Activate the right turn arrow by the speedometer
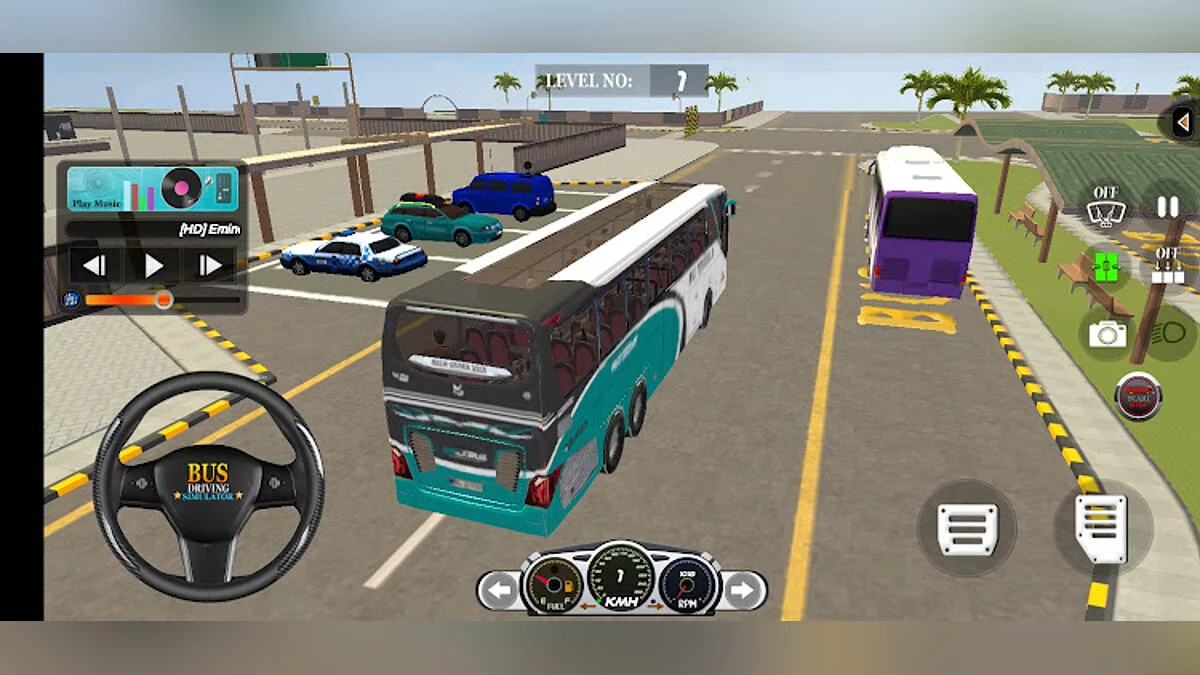Viewport: 1200px width, 675px height. [742, 590]
